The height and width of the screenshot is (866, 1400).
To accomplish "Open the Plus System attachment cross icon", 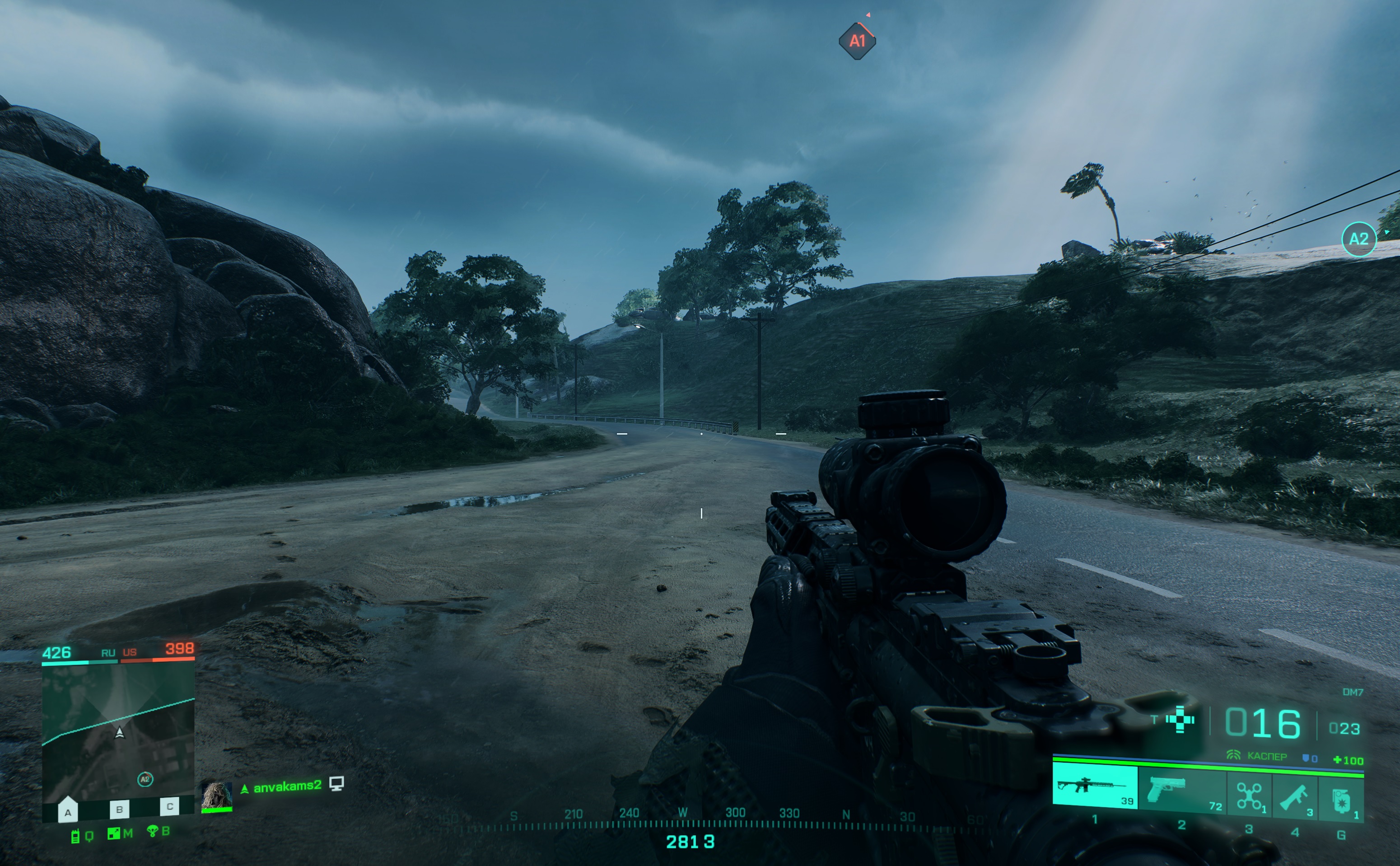I will 1180,719.
